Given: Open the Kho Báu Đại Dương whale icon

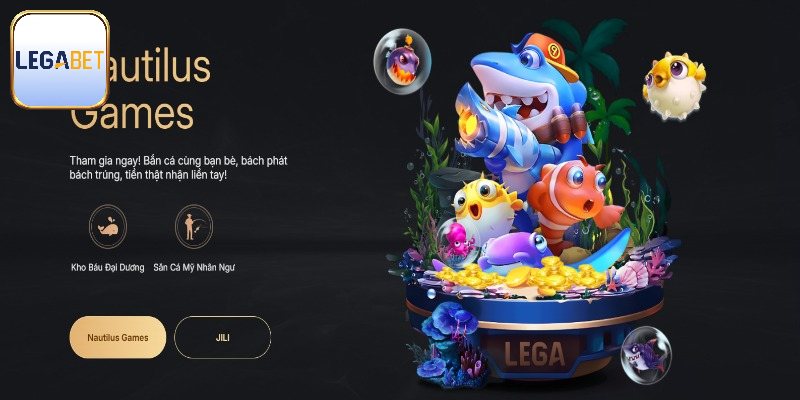Looking at the screenshot, I should 107,228.
